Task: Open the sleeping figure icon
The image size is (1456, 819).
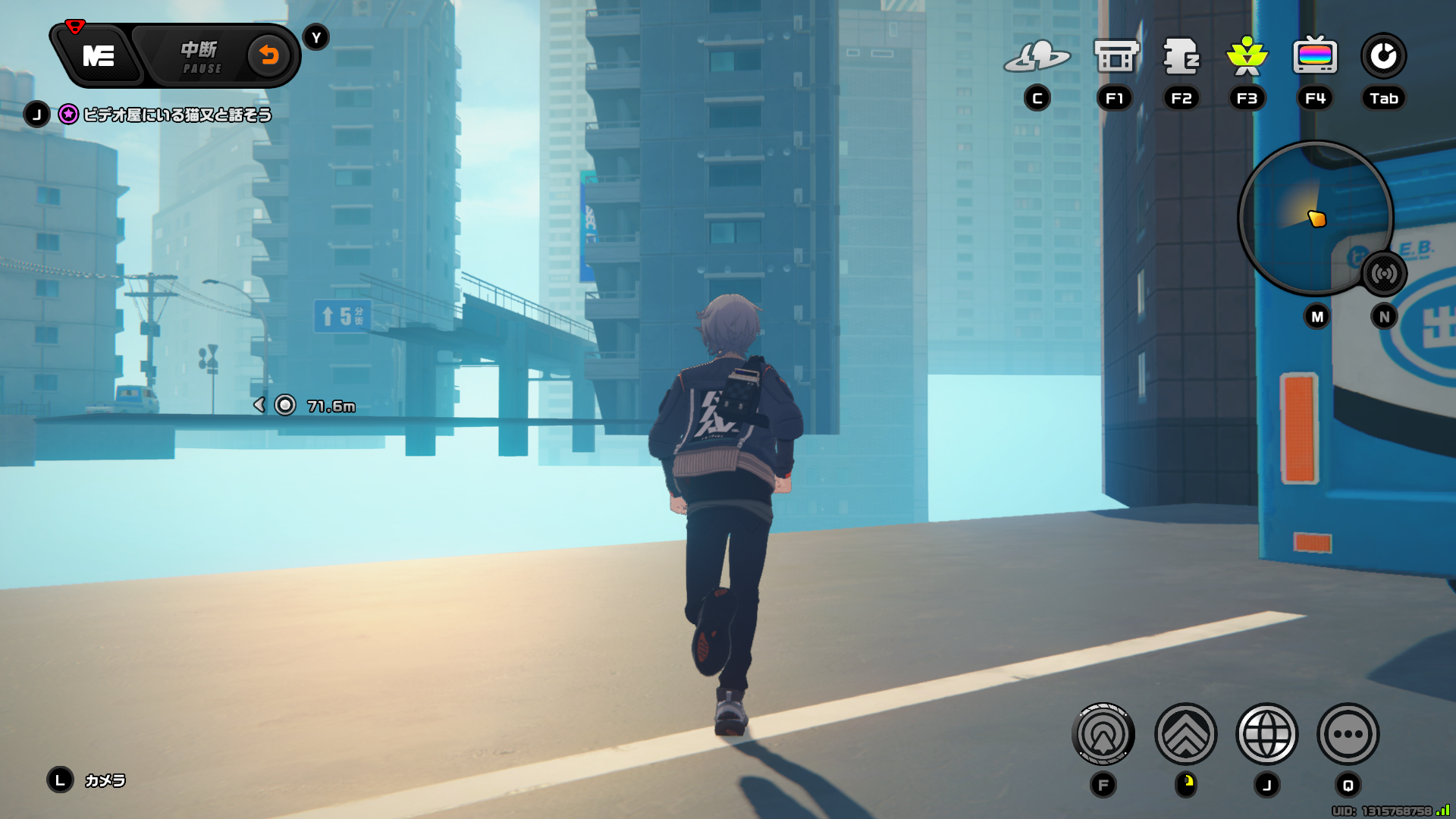Action: point(1181,57)
